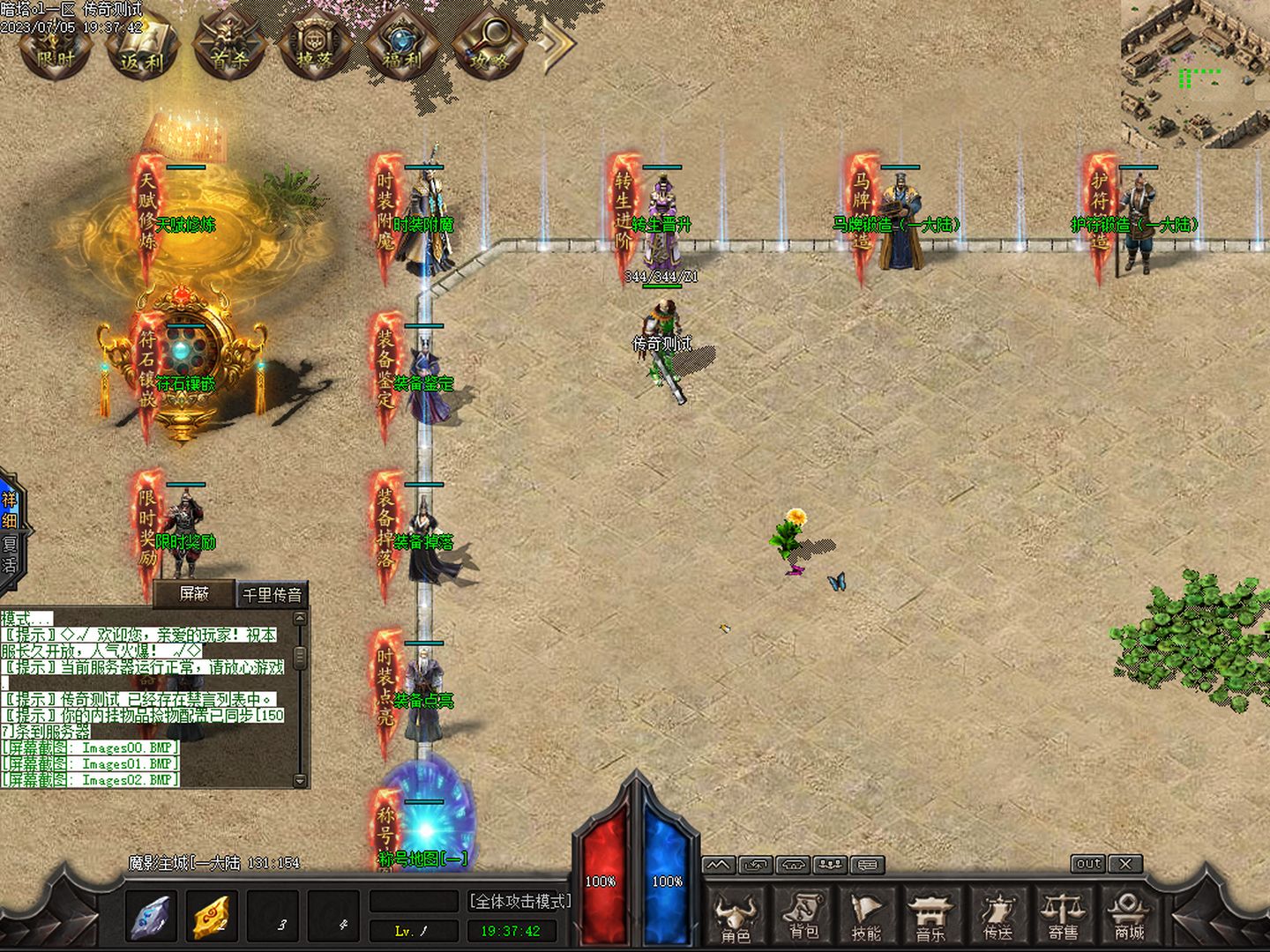The height and width of the screenshot is (952, 1270).
Task: Show the 掉落 drop list icon
Action: pyautogui.click(x=316, y=47)
